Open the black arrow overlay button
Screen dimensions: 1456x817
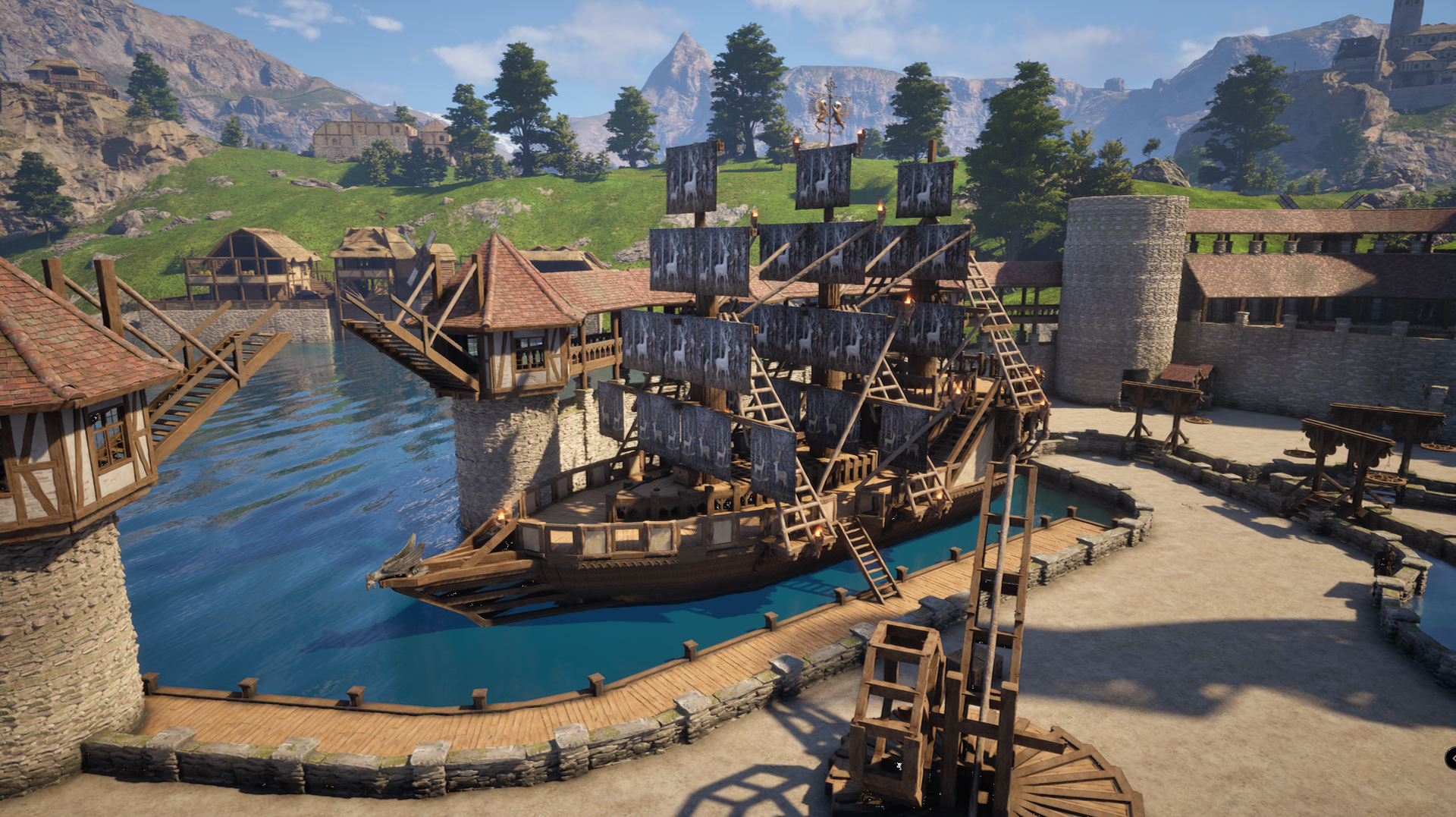1451,758
